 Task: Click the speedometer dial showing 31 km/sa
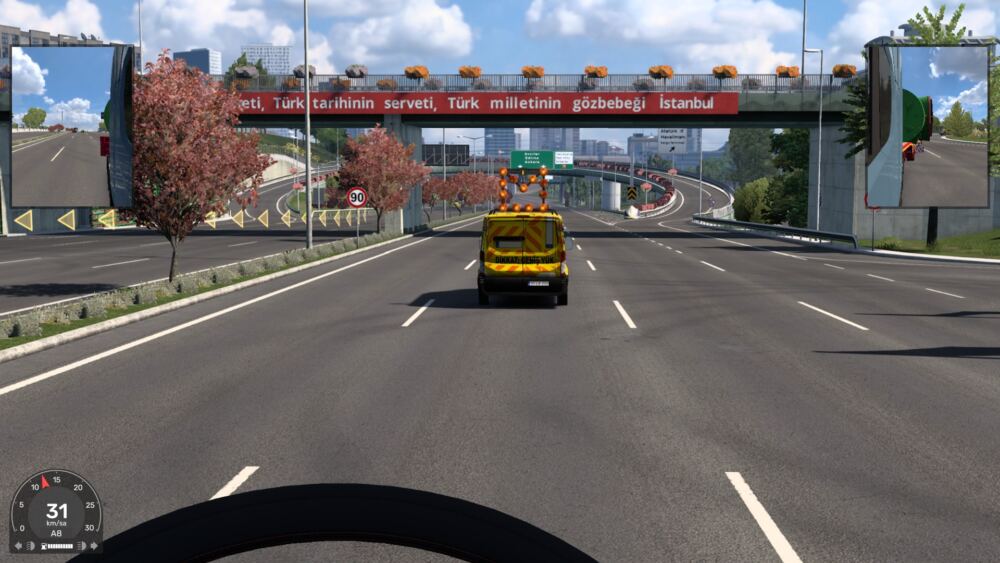tap(56, 508)
